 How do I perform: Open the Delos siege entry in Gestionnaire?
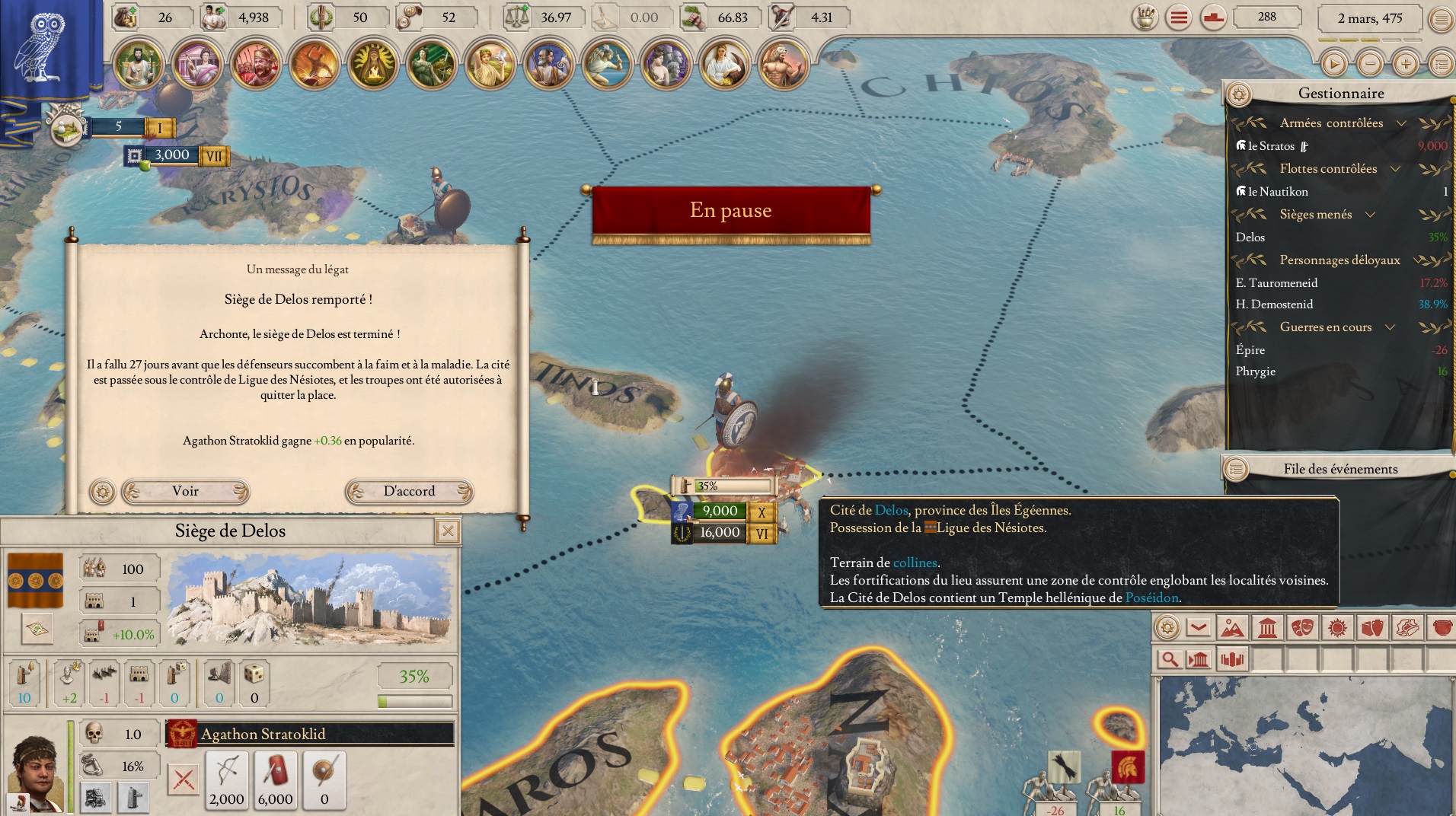(x=1250, y=237)
